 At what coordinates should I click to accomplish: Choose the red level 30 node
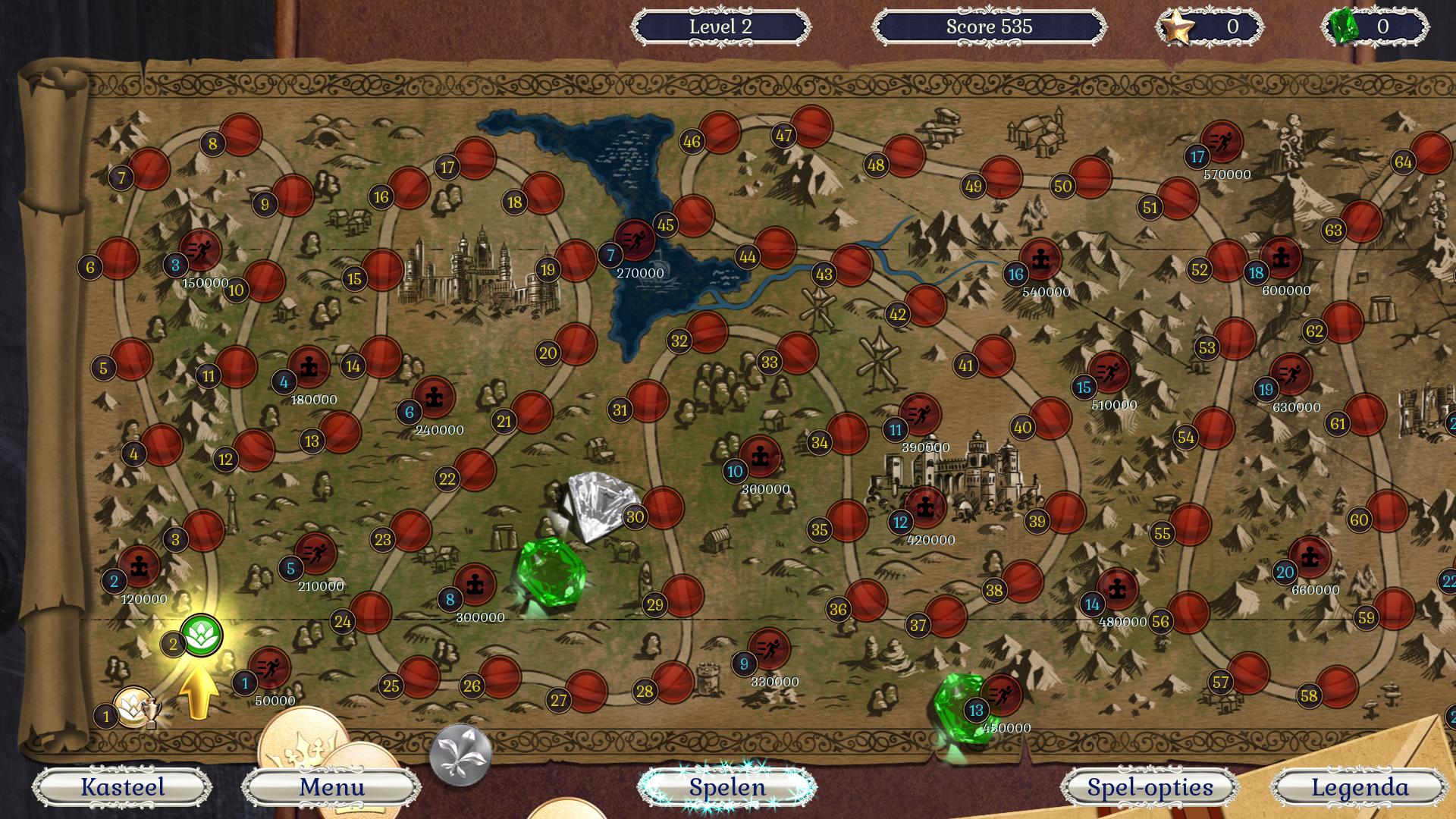663,508
